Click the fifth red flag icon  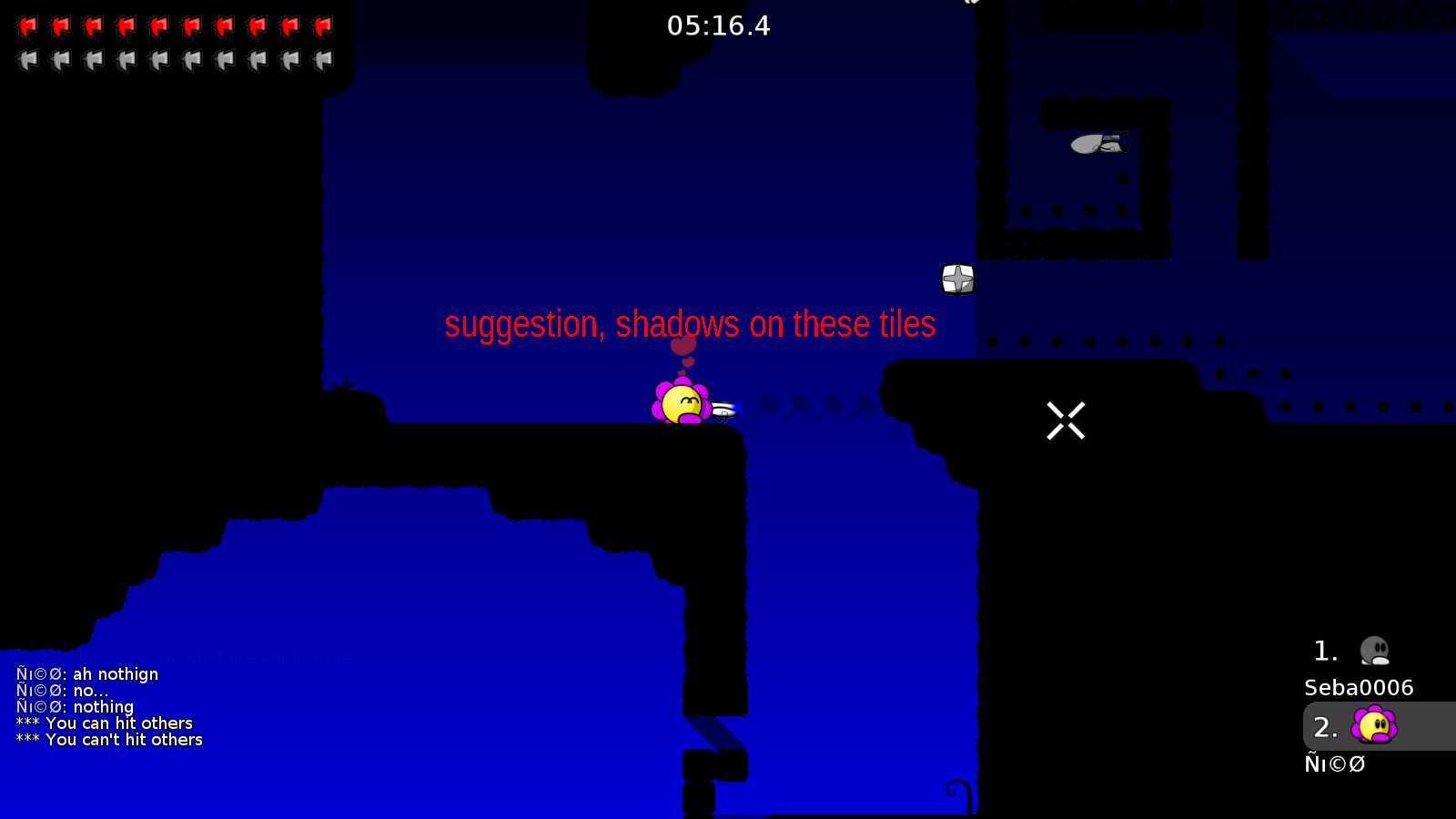click(159, 25)
